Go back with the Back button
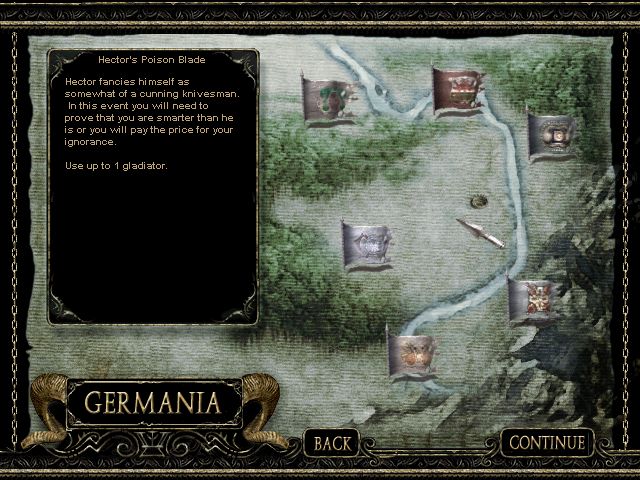 334,442
